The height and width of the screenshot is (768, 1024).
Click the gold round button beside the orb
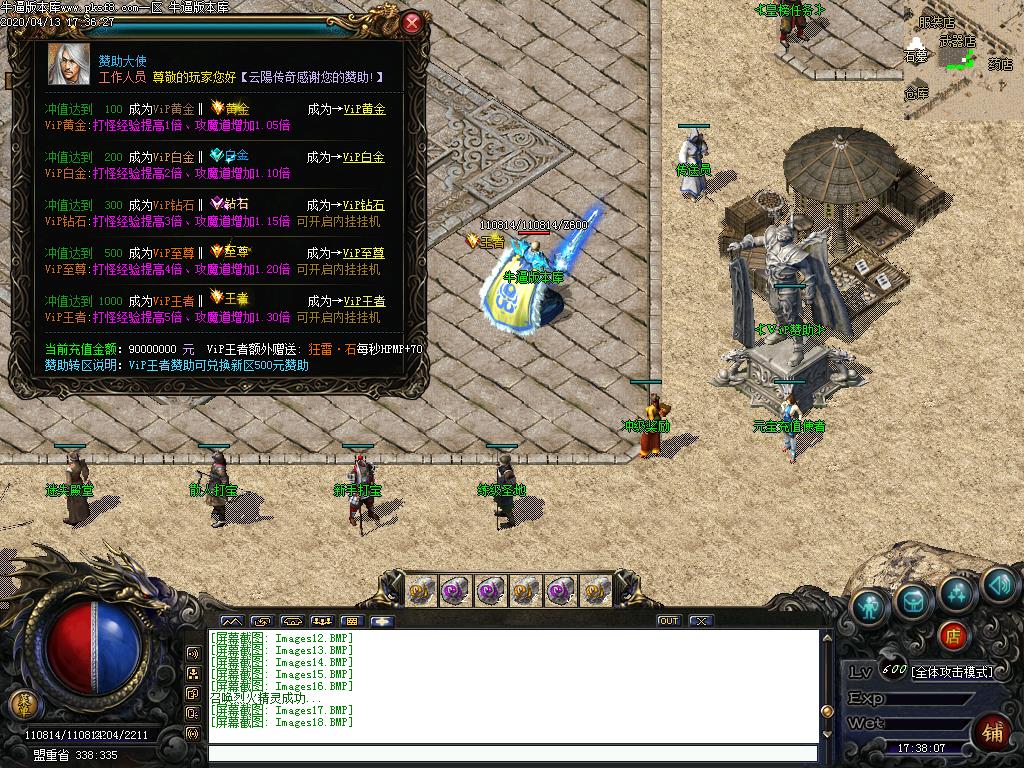pyautogui.click(x=22, y=703)
